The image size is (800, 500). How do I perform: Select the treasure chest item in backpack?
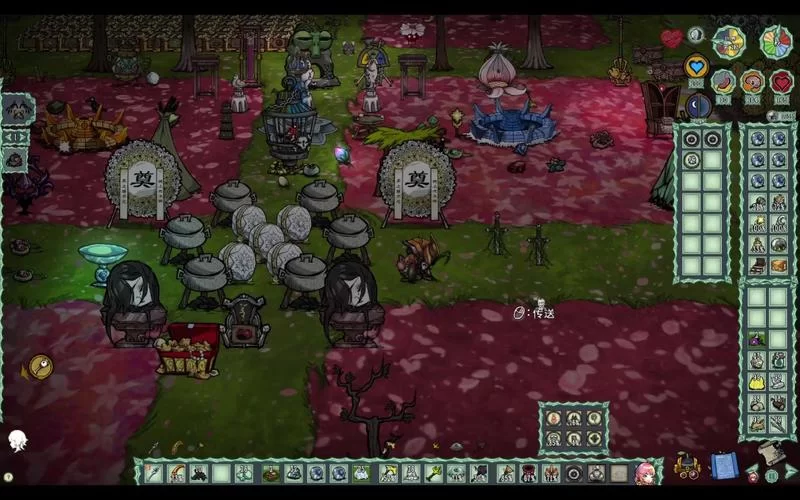[778, 266]
